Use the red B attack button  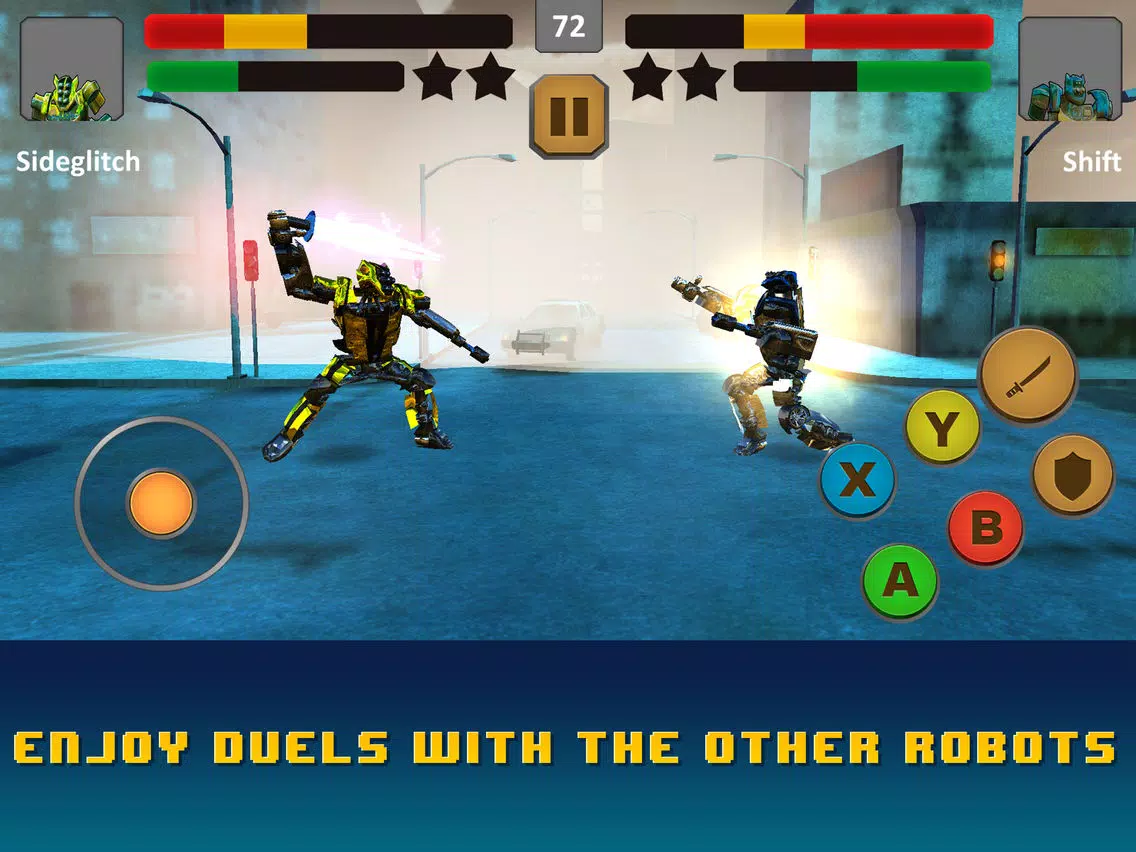click(x=985, y=527)
